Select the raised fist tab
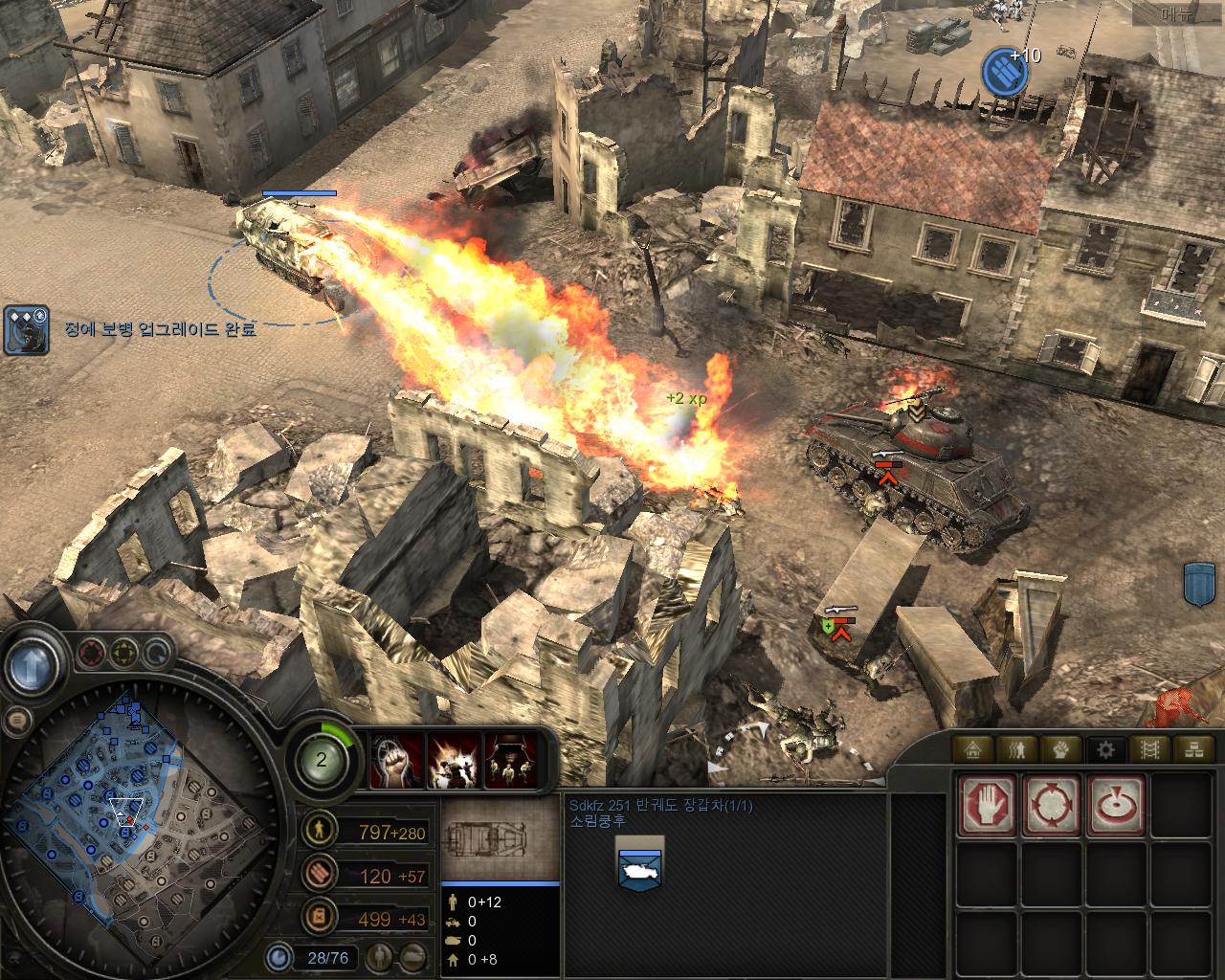 click(1060, 749)
